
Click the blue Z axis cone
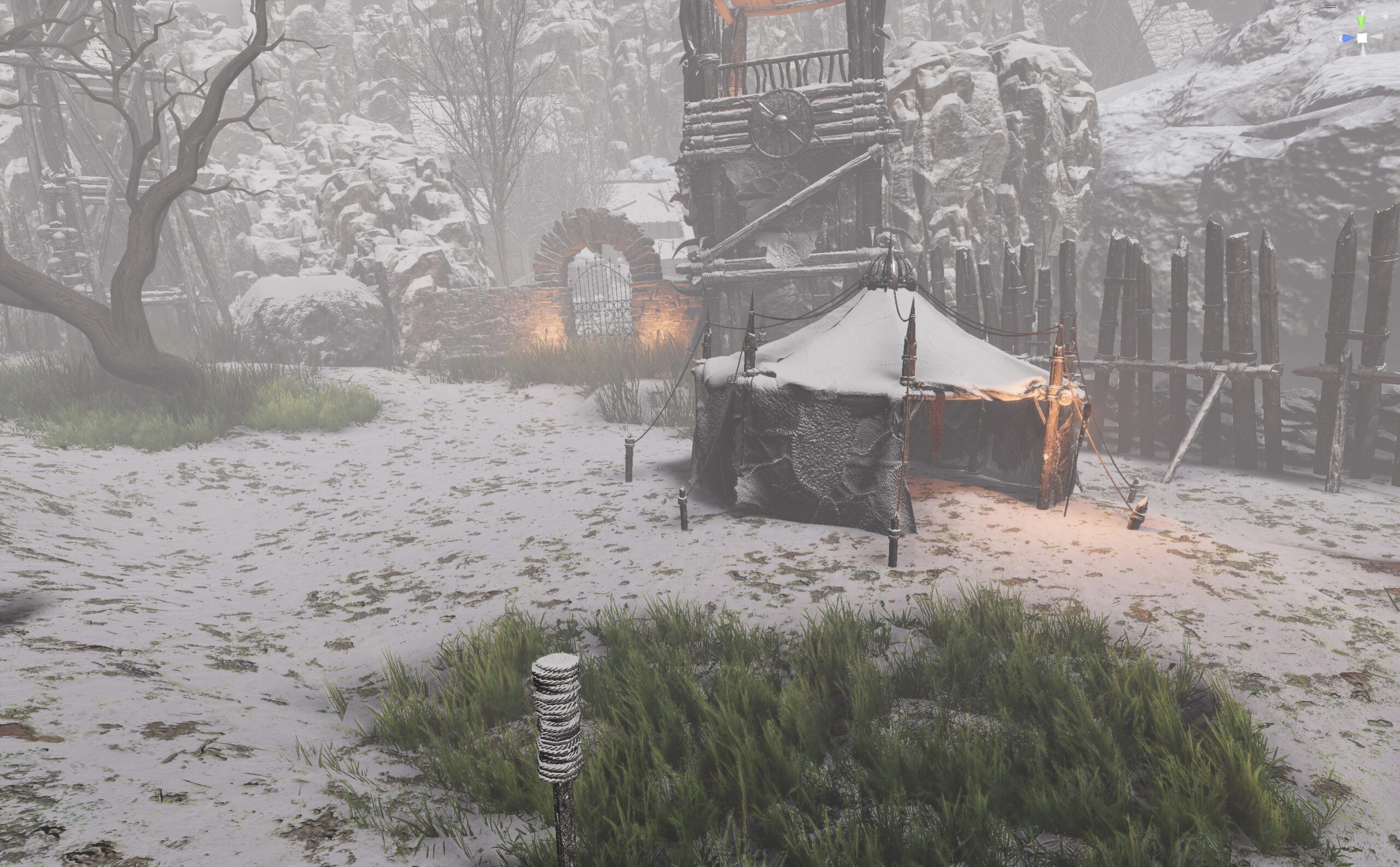pos(1347,38)
